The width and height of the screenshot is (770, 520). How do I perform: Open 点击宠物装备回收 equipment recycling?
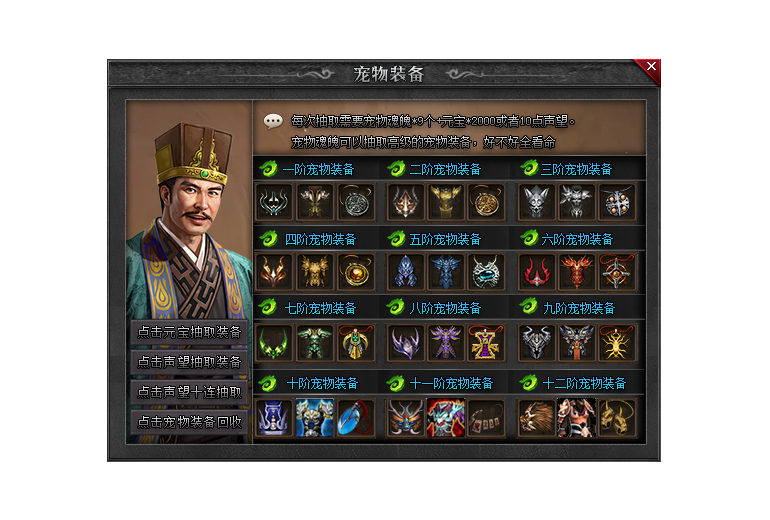(190, 422)
